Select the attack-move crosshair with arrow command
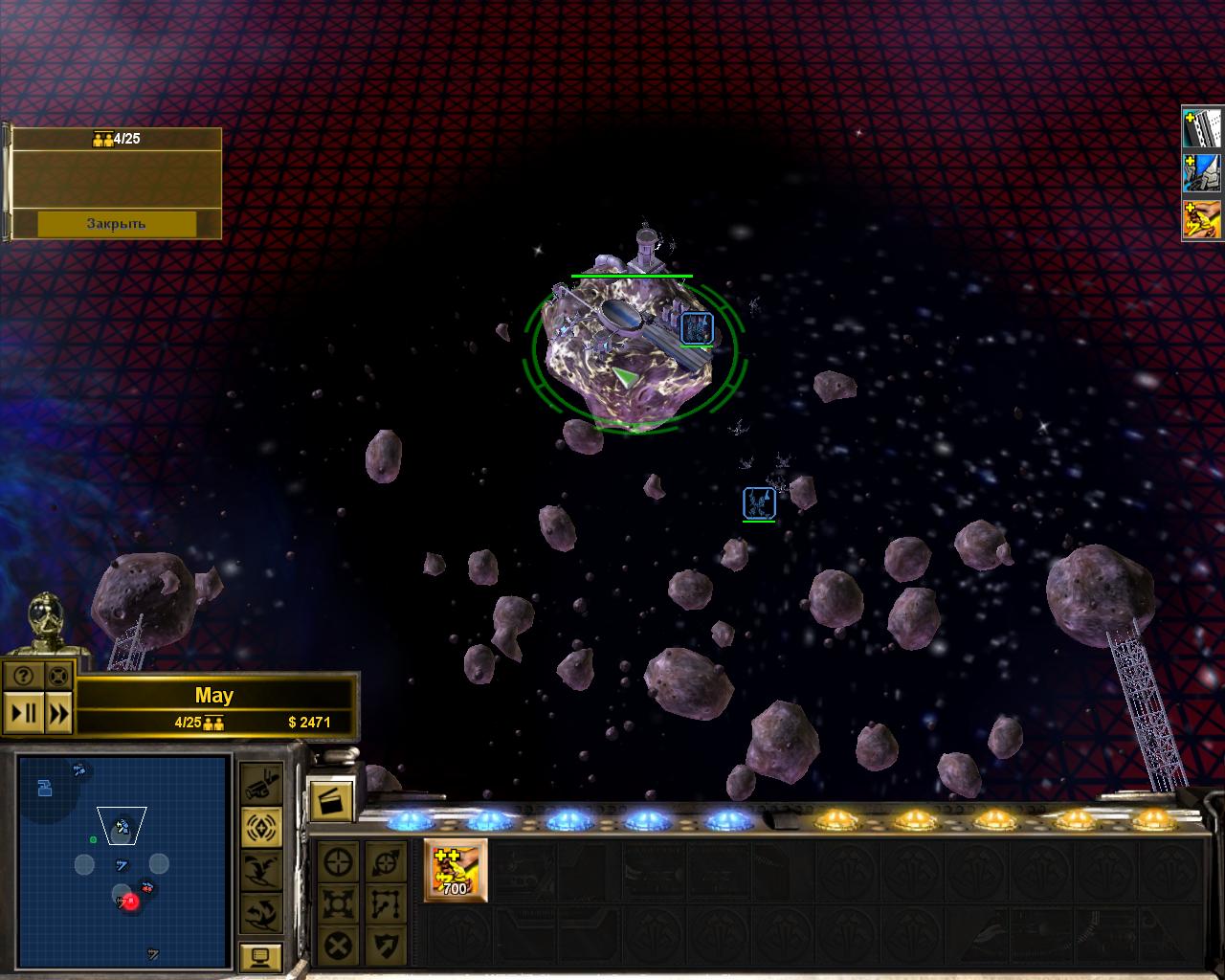The image size is (1225, 980). click(385, 860)
